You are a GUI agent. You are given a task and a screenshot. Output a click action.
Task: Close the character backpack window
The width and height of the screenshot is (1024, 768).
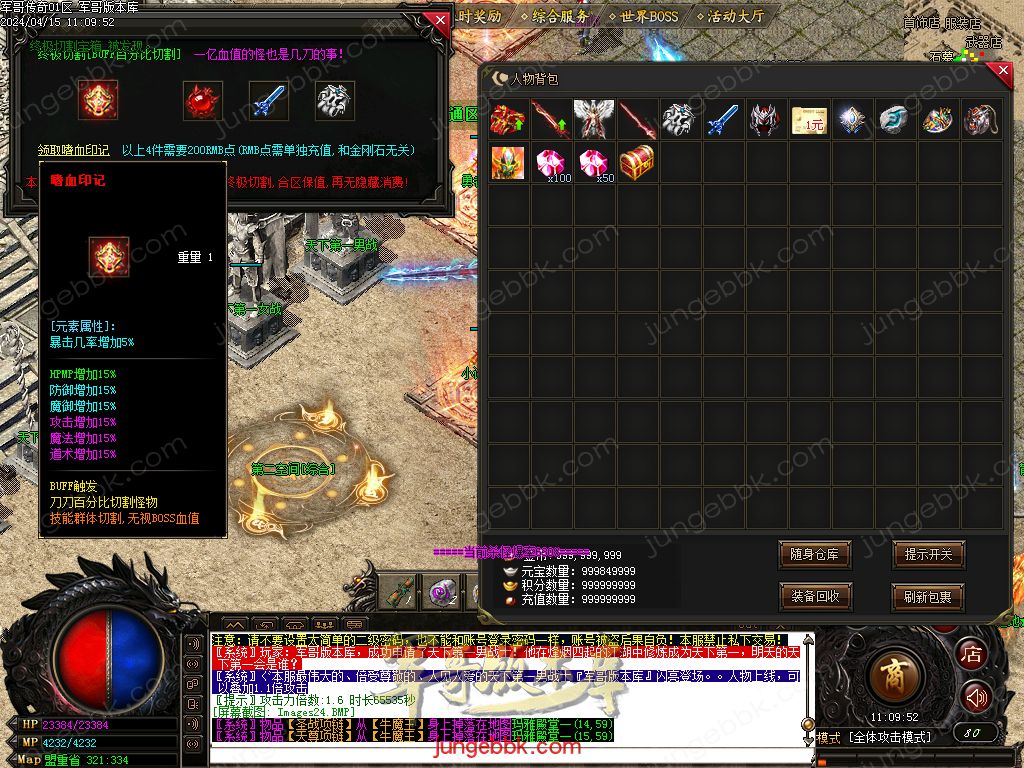pos(1003,71)
